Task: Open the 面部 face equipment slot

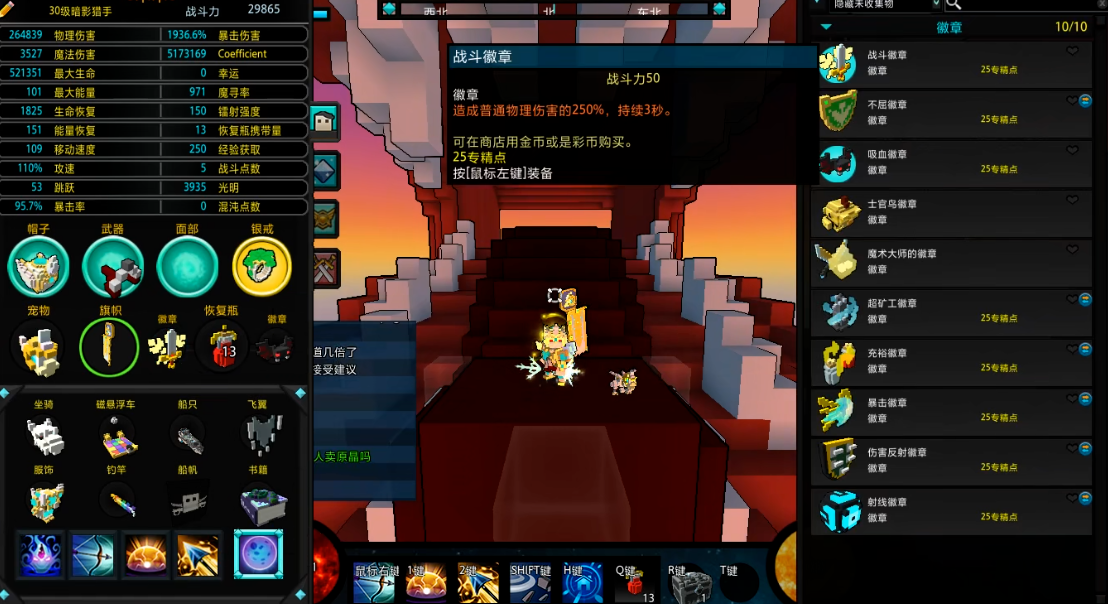Action: tap(187, 267)
